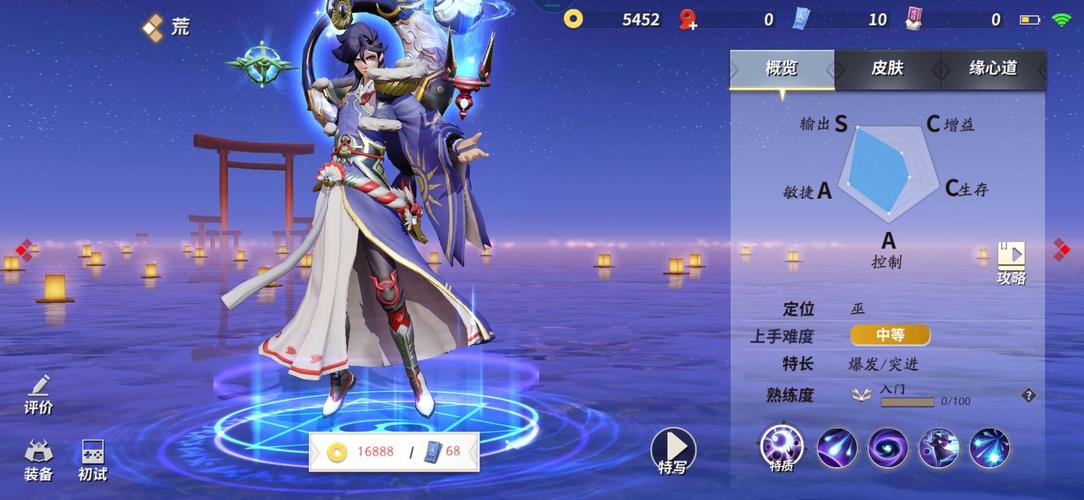Open the 评价 review button
The width and height of the screenshot is (1084, 500).
pyautogui.click(x=39, y=395)
